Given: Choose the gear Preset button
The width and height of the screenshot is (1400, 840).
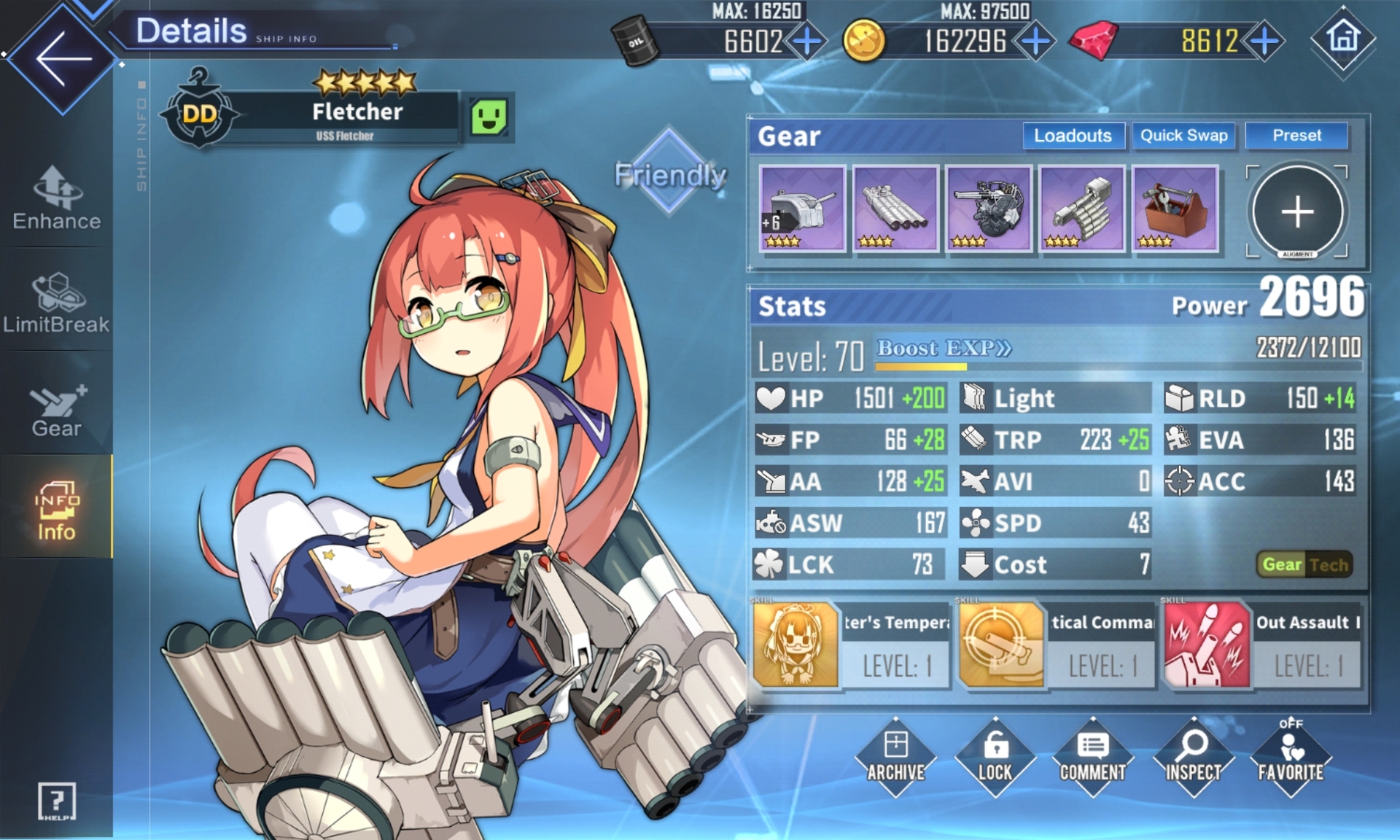Looking at the screenshot, I should (1296, 136).
